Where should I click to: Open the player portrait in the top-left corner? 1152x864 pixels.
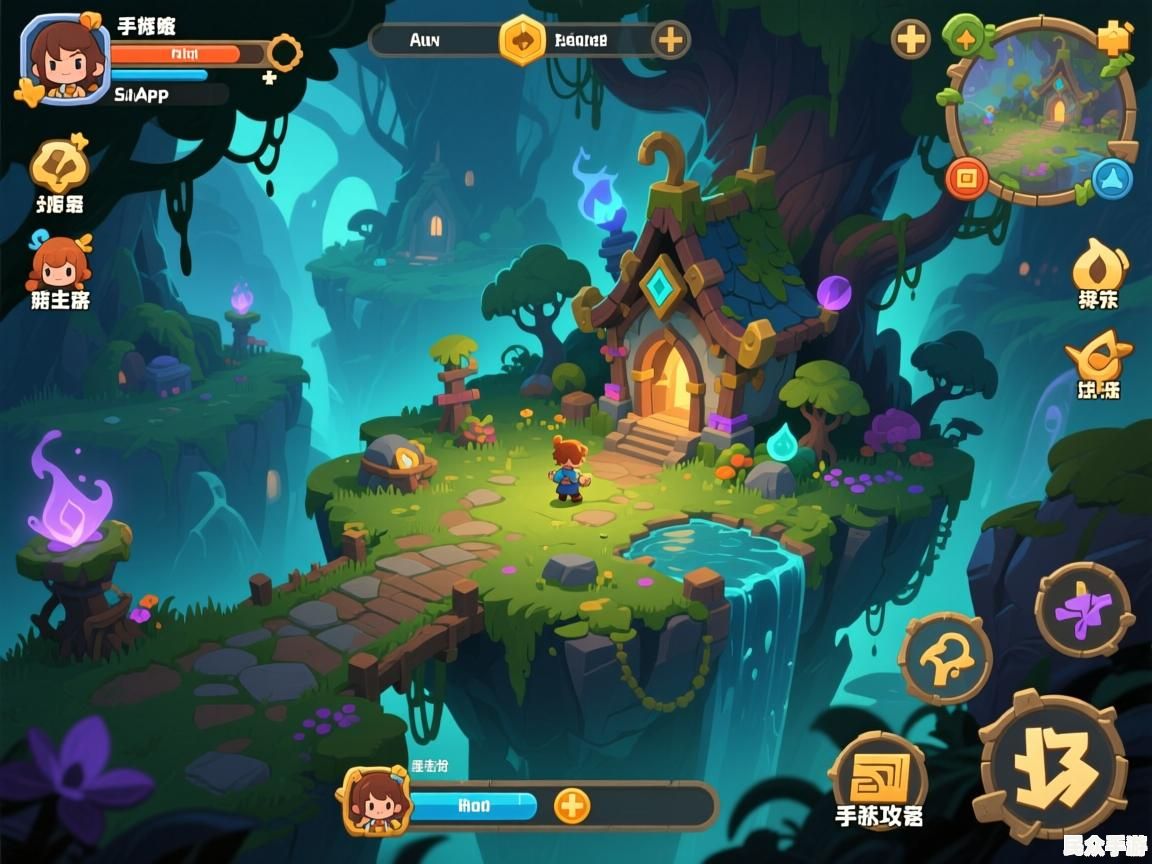coord(64,58)
